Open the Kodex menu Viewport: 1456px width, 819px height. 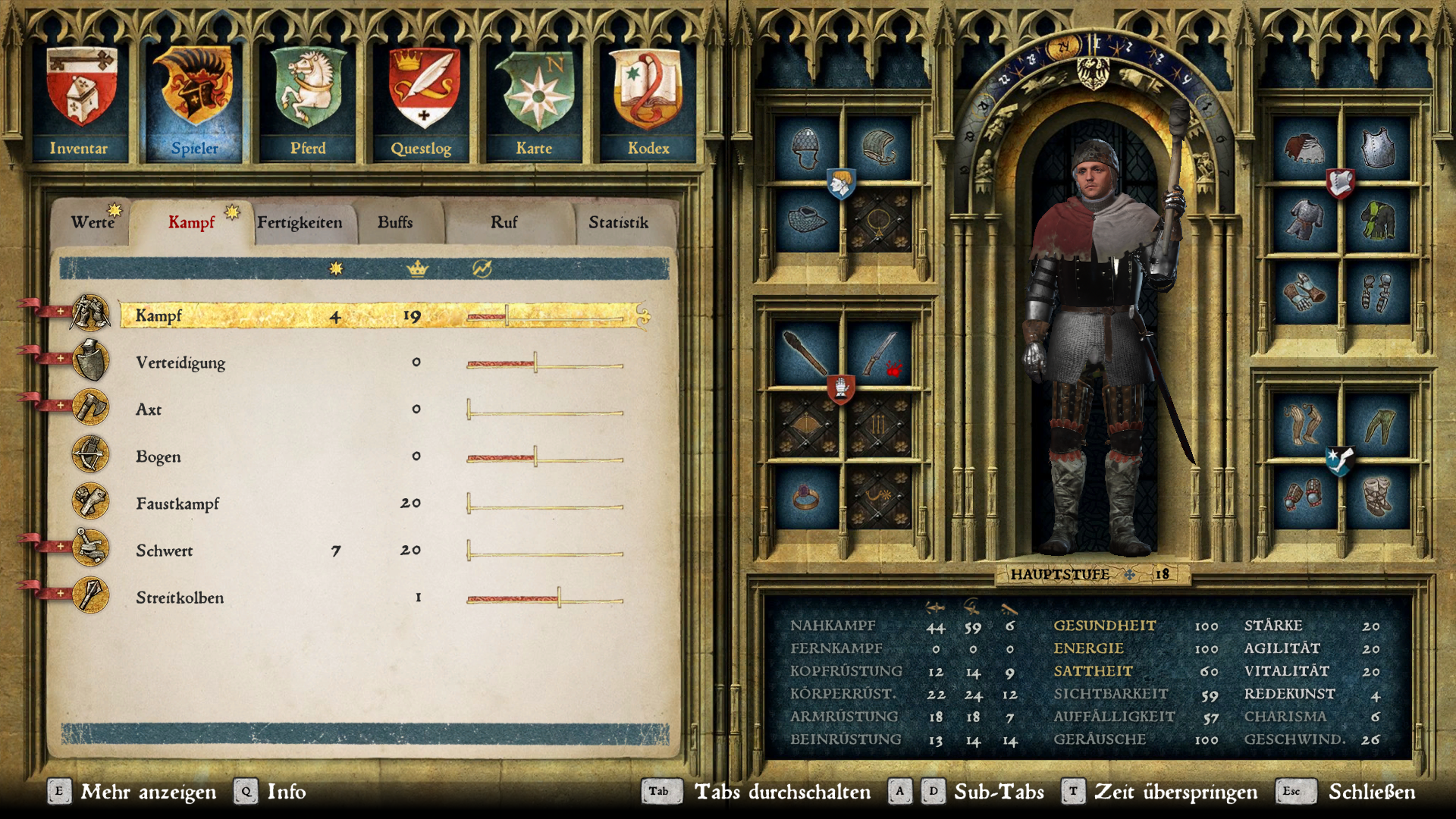click(648, 101)
